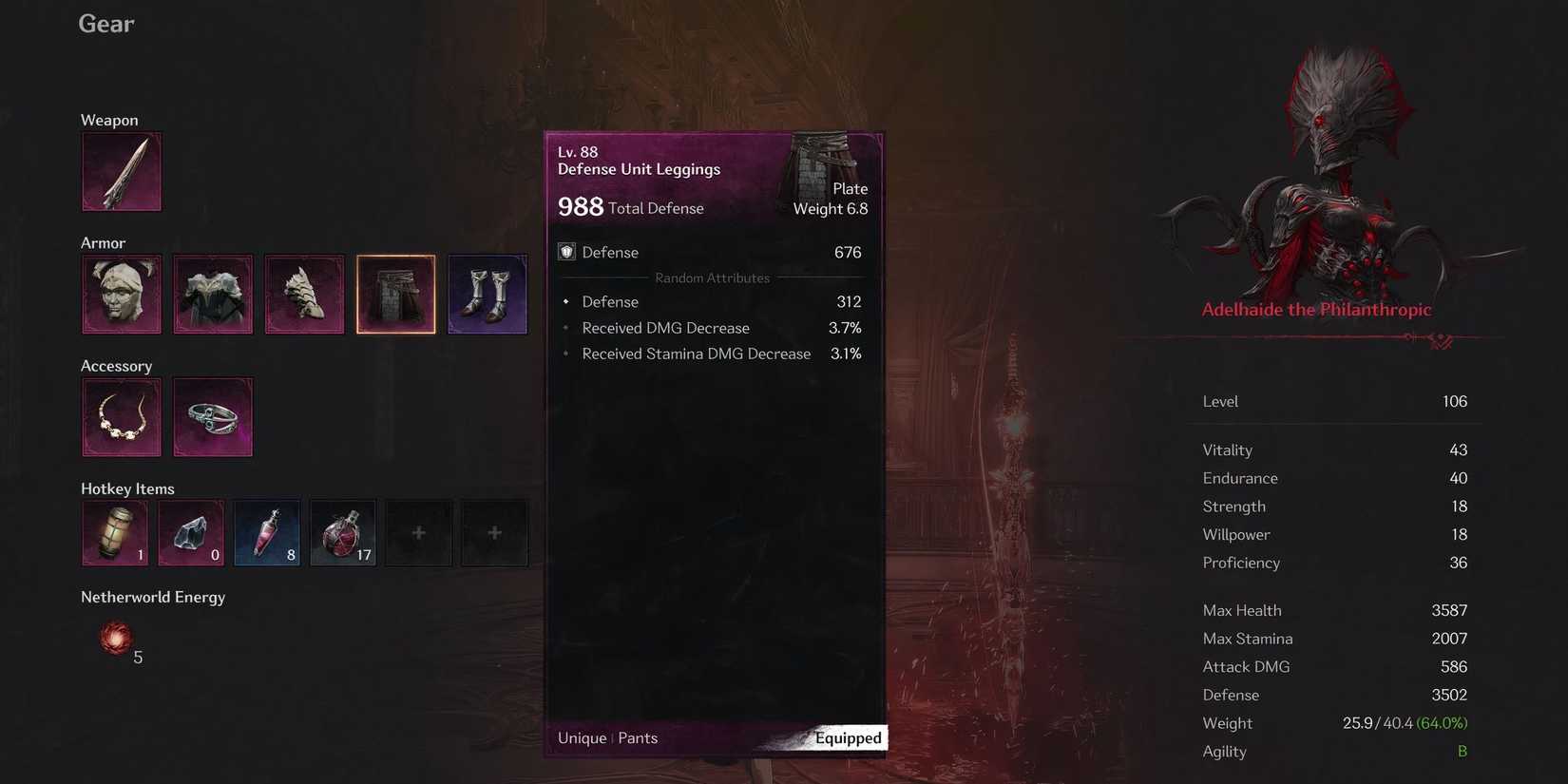Screen dimensions: 1568x784
Task: Select the equipped leggings slot
Action: (395, 294)
